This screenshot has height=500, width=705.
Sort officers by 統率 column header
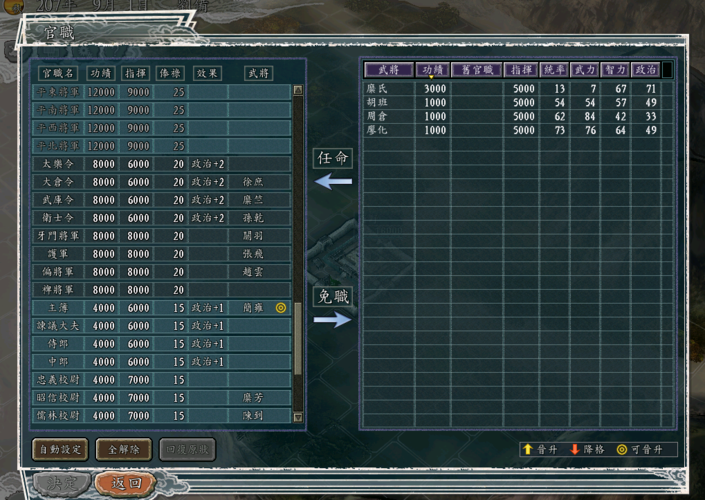coord(552,70)
